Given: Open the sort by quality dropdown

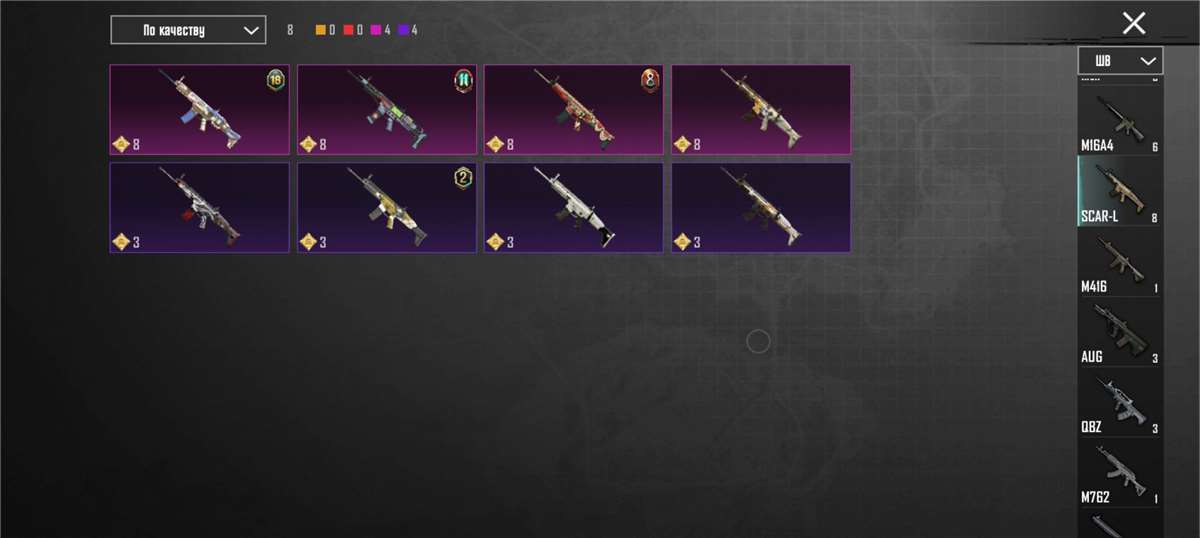Looking at the screenshot, I should pos(188,30).
